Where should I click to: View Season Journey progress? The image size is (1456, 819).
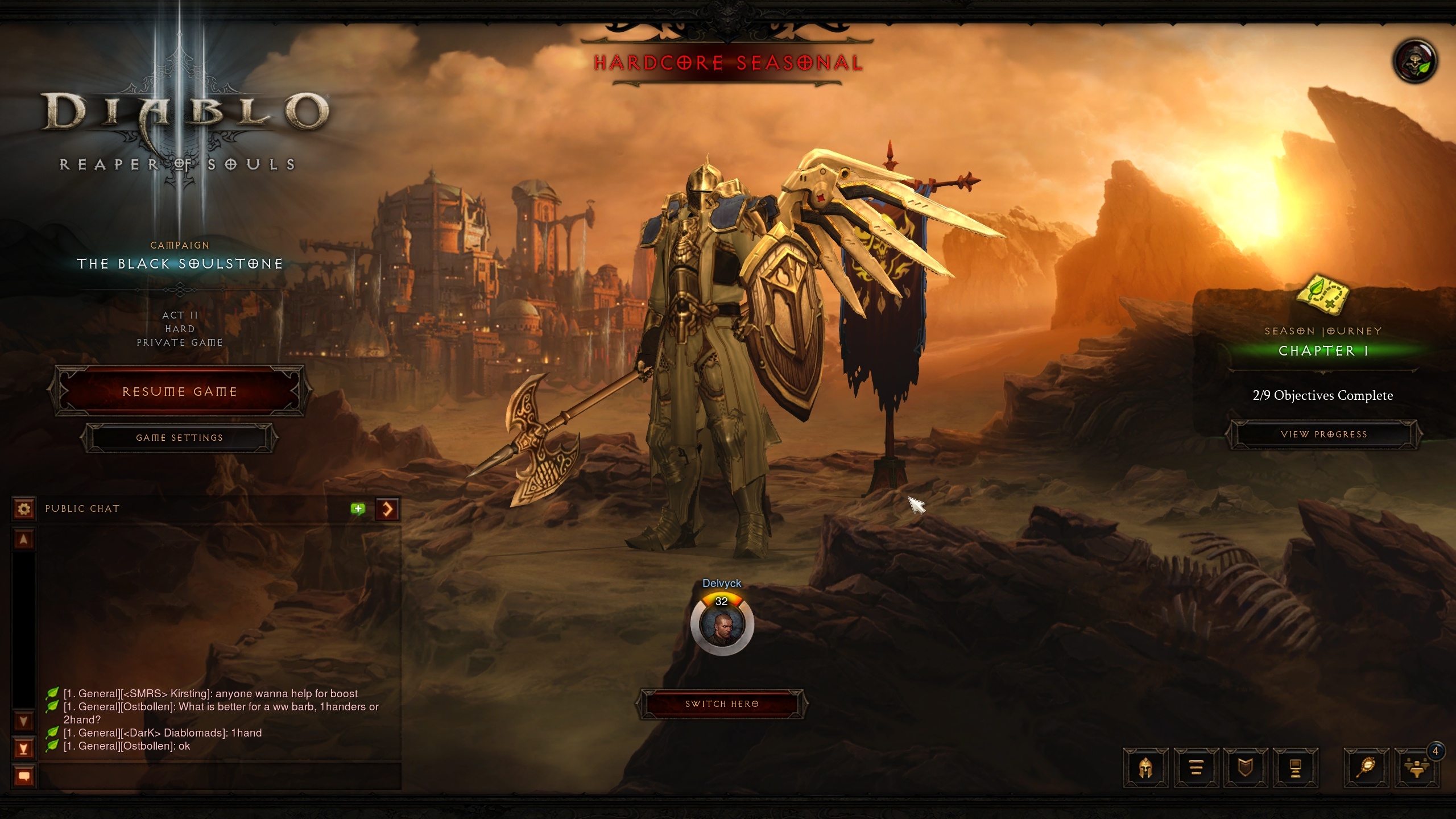tap(1323, 435)
